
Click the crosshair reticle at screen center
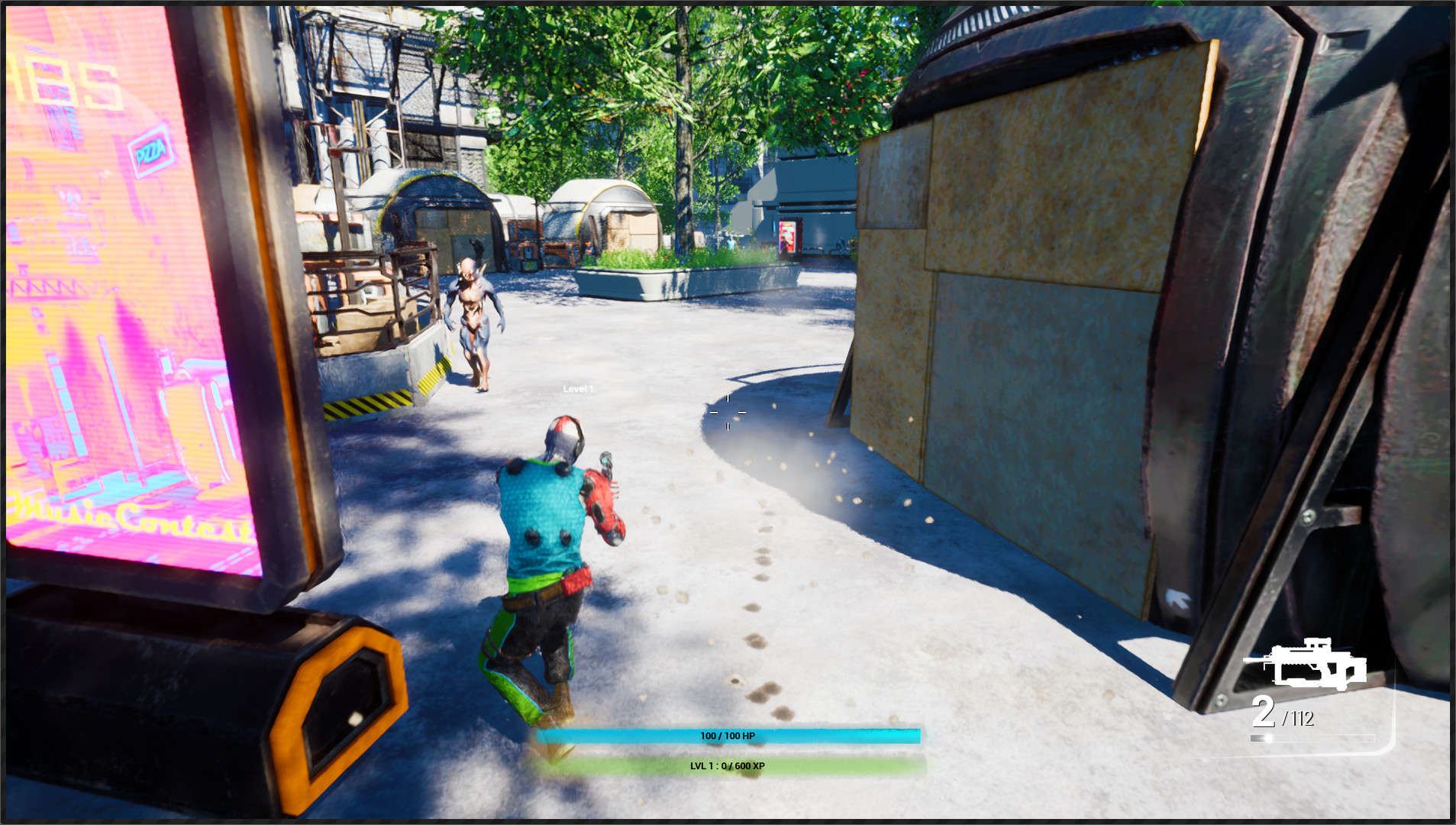727,411
